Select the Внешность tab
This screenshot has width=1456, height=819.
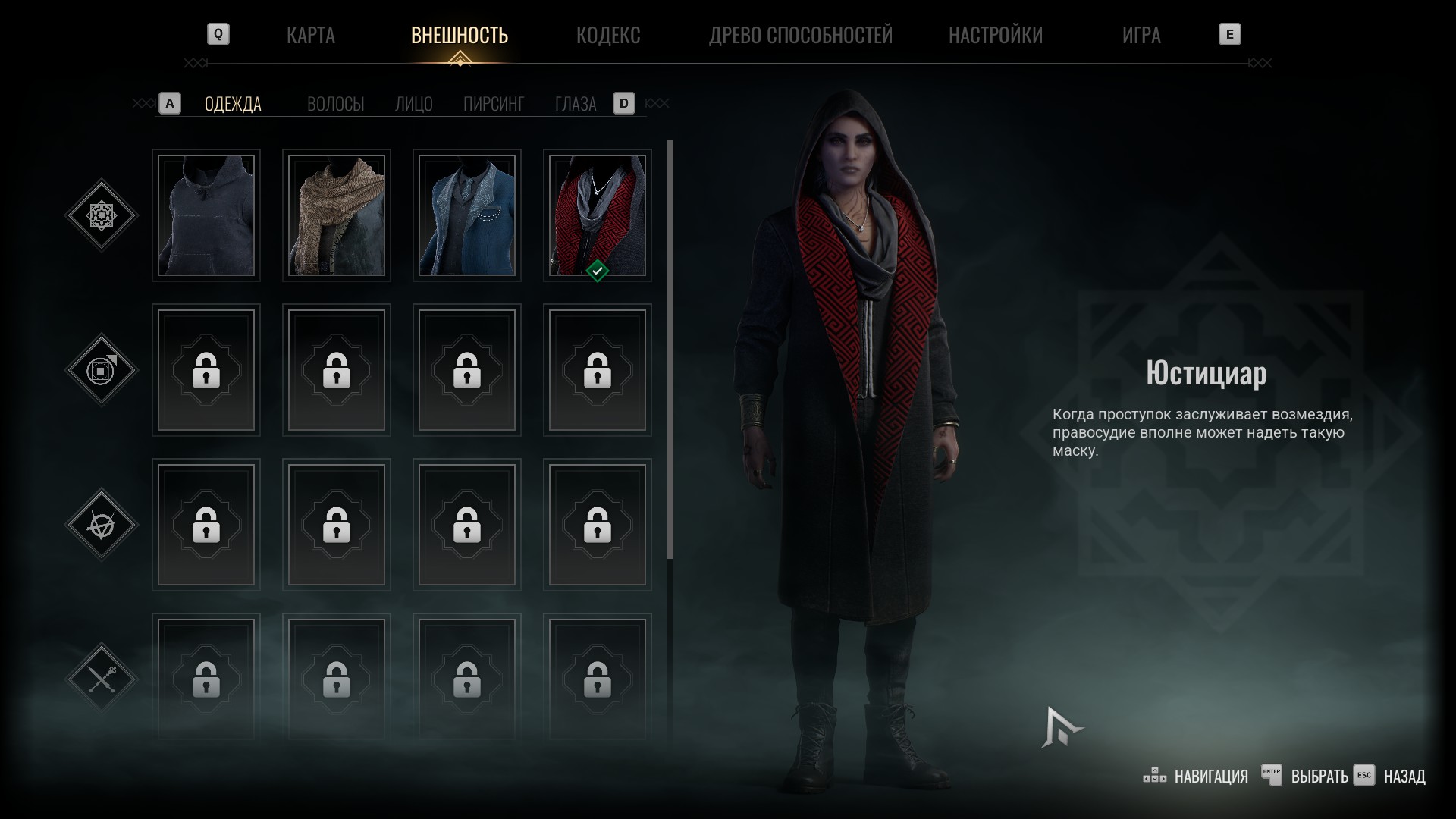click(459, 35)
